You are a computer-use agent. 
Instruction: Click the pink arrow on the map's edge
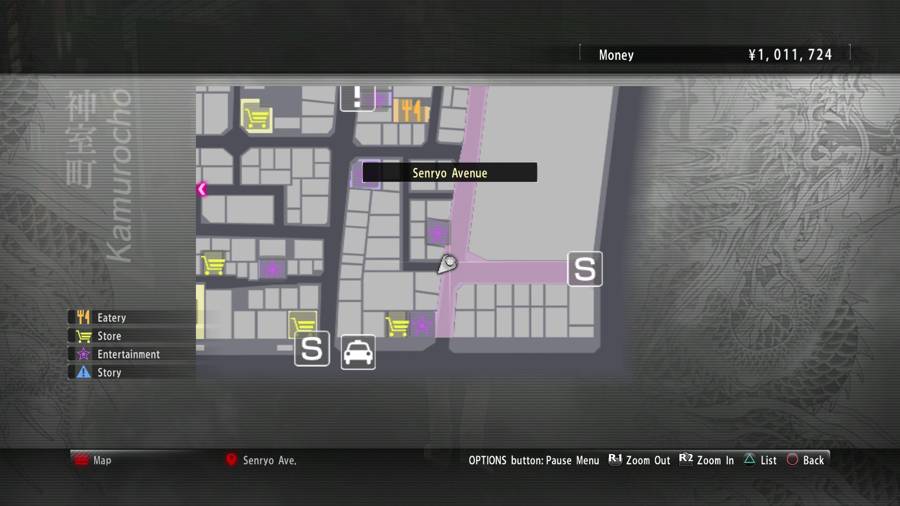click(202, 189)
